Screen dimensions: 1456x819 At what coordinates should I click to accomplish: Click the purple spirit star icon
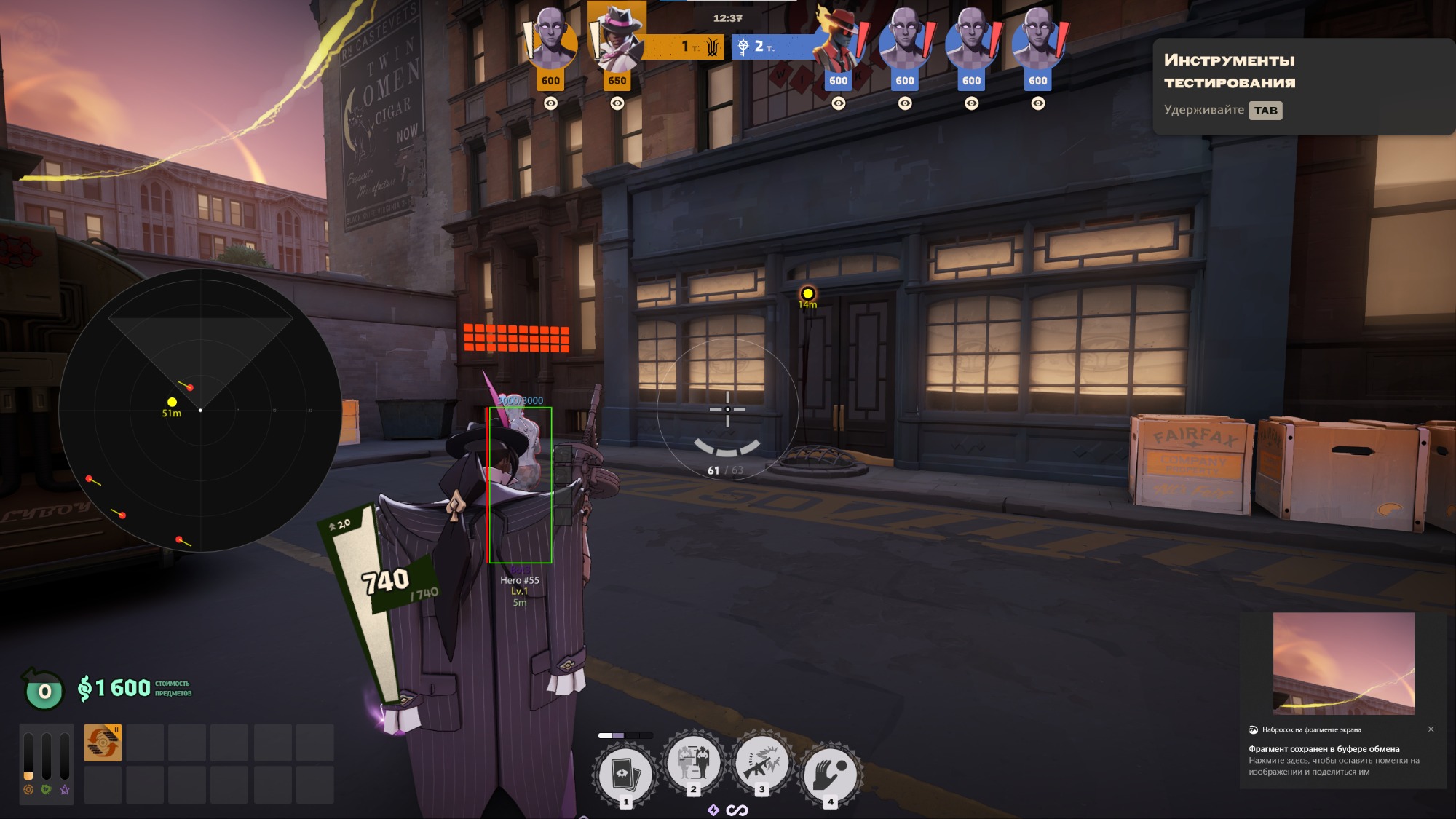(65, 789)
